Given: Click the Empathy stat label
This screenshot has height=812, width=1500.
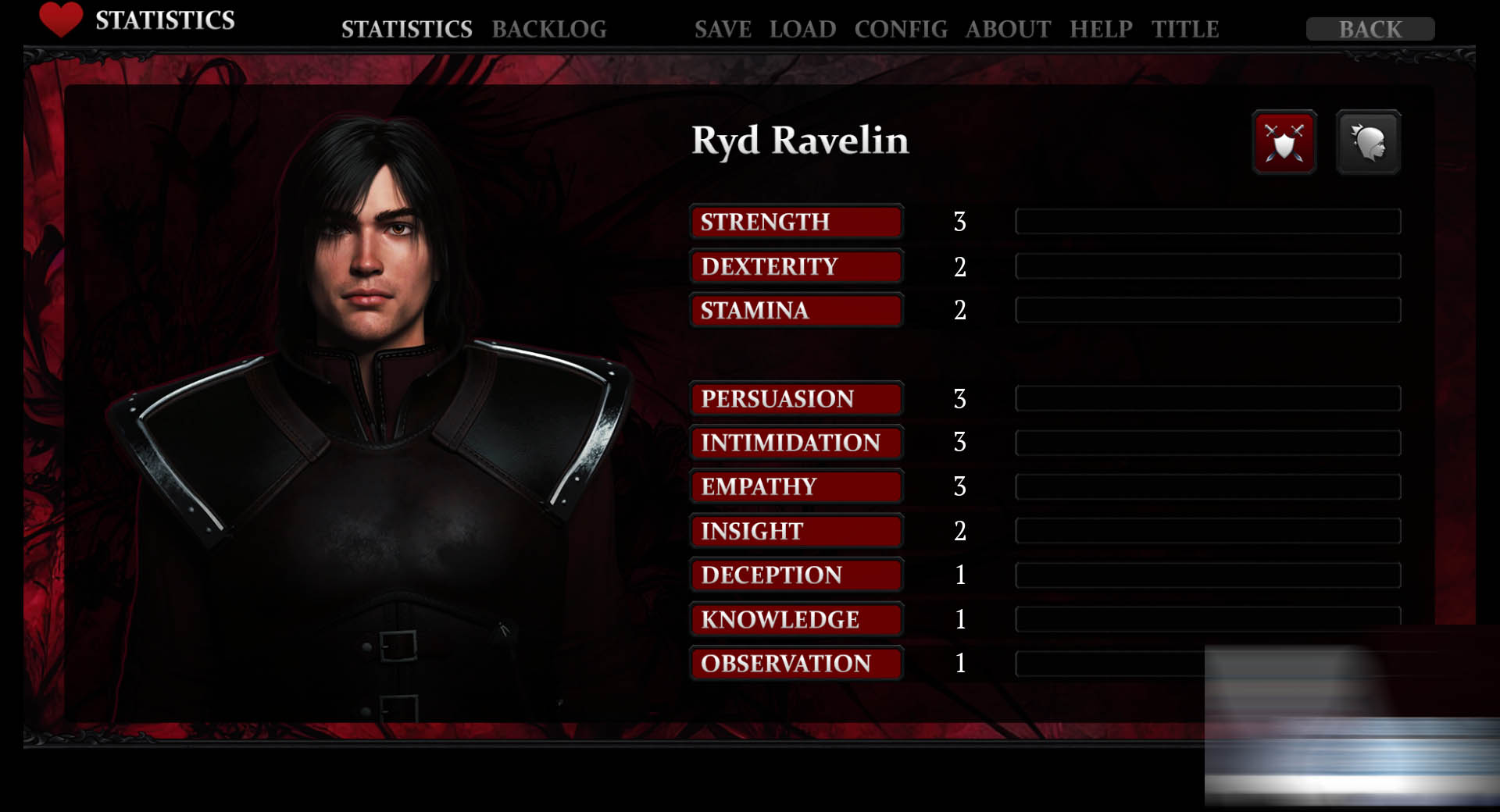Looking at the screenshot, I should 796,486.
